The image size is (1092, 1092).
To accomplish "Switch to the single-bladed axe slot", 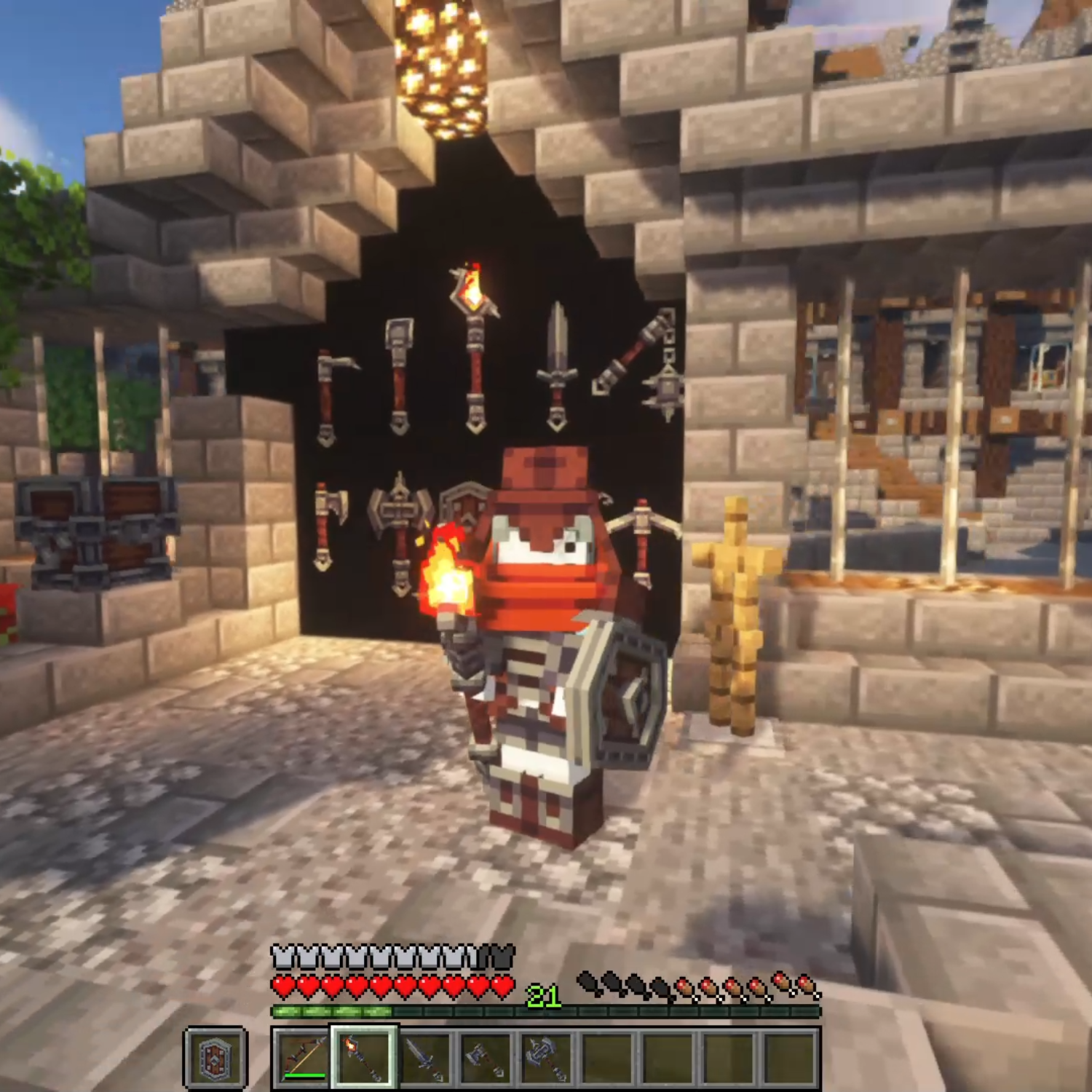I will [x=485, y=1056].
